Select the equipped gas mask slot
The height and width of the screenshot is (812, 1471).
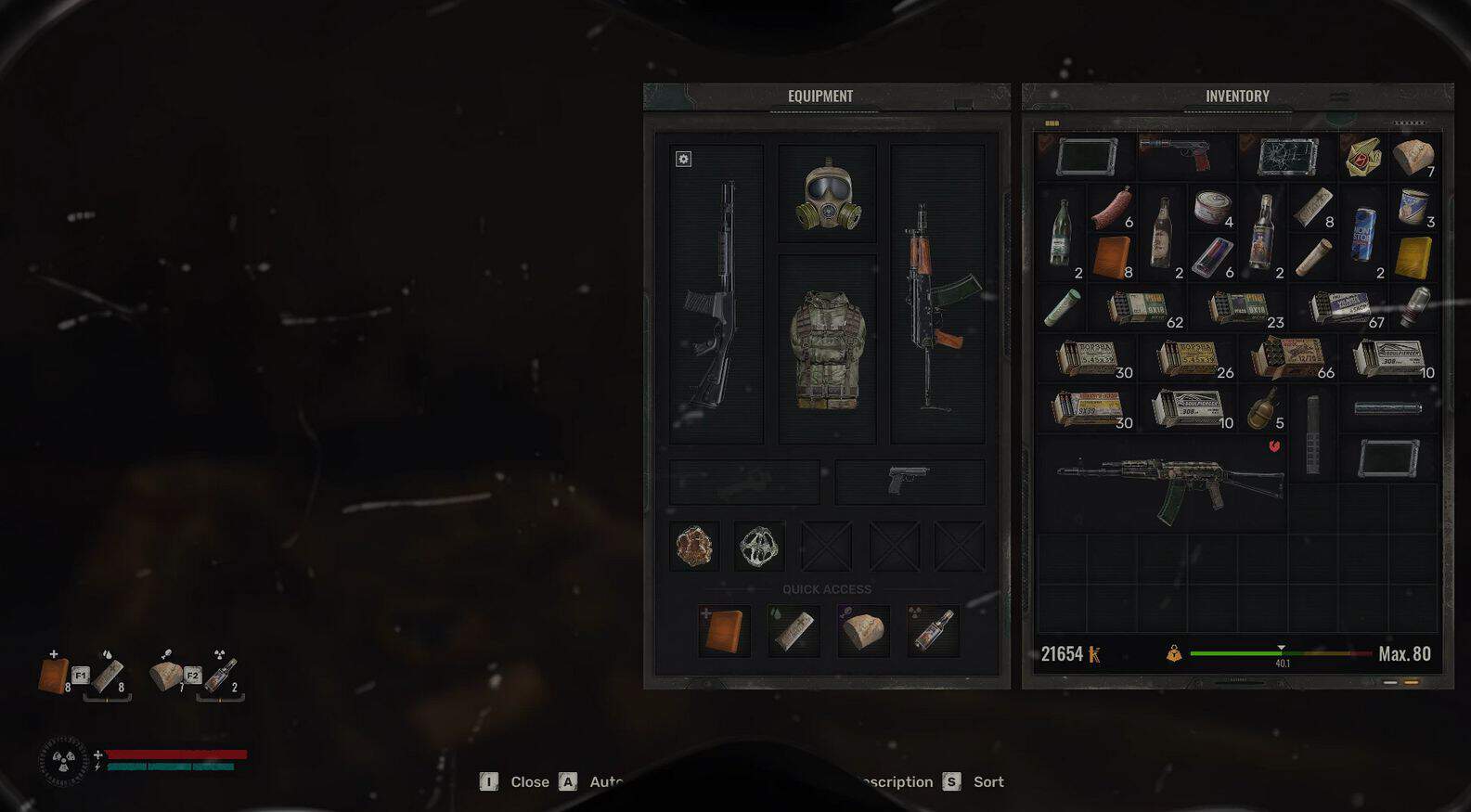point(827,194)
